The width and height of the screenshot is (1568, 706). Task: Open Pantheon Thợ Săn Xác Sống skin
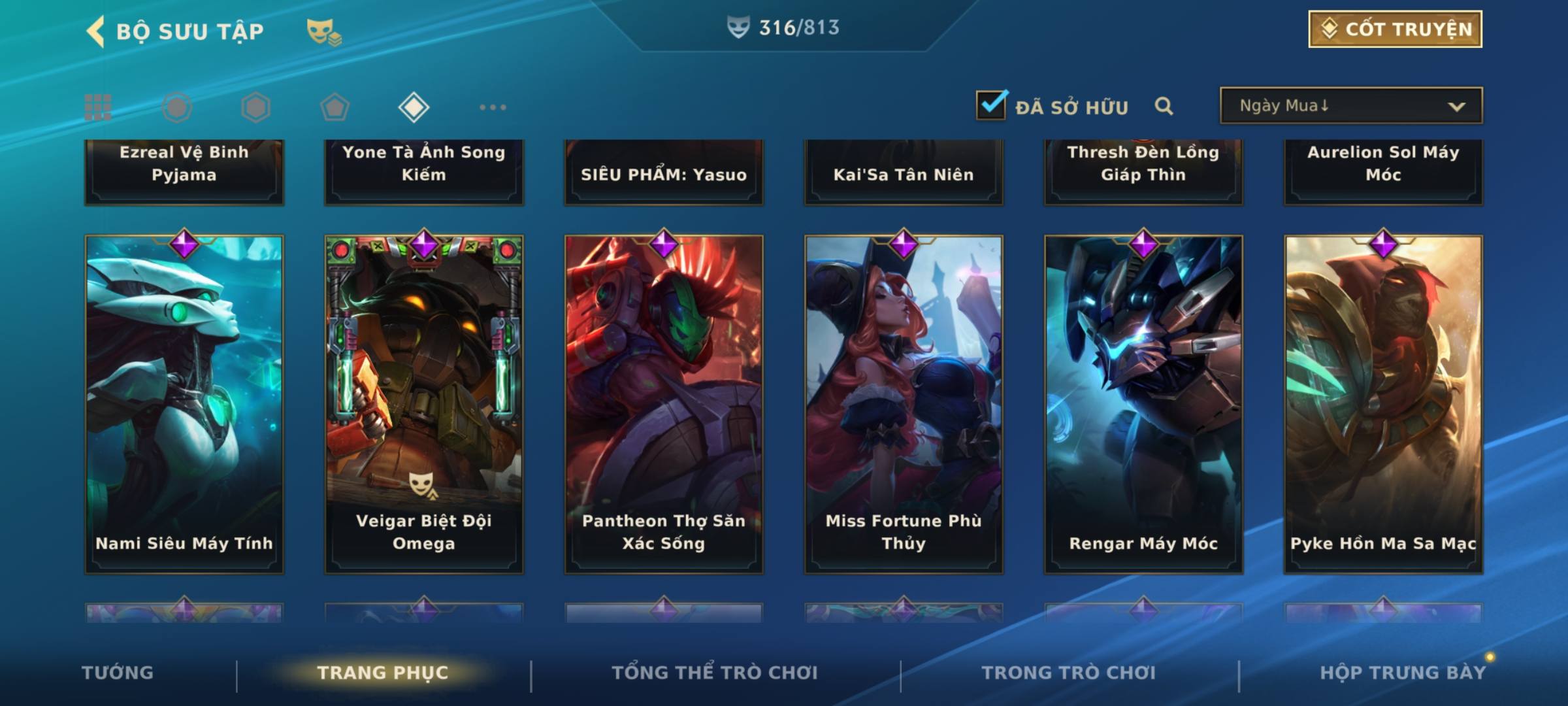[x=664, y=404]
